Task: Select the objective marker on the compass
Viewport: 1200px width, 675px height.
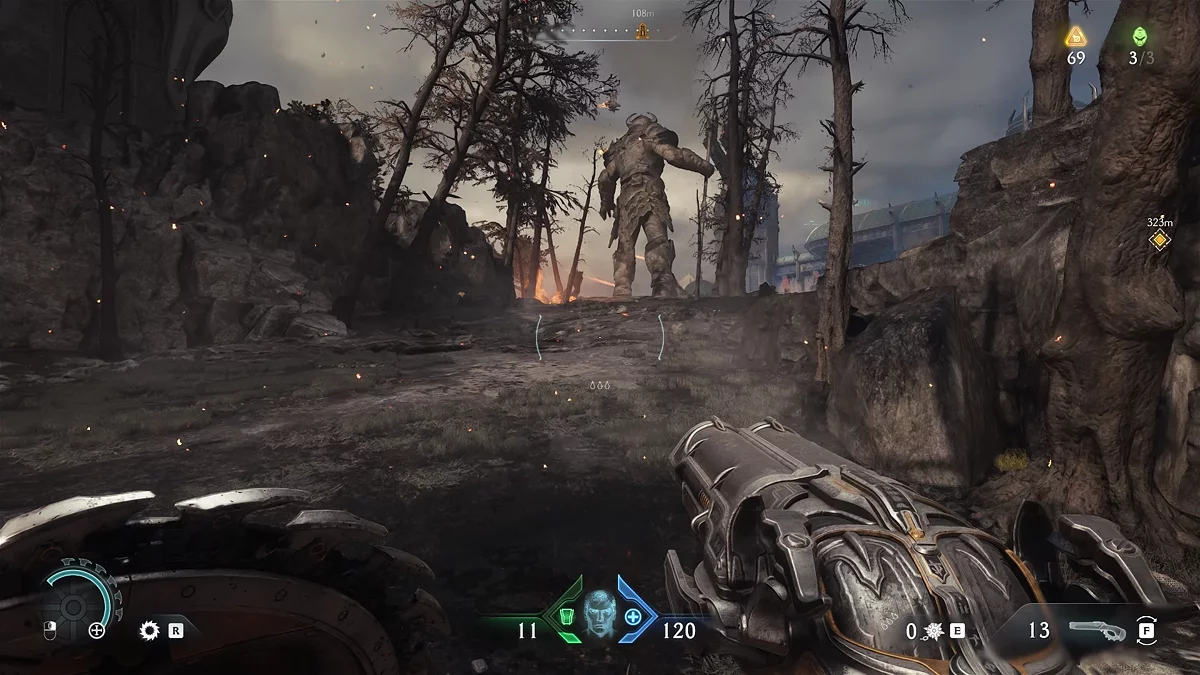Action: [642, 31]
